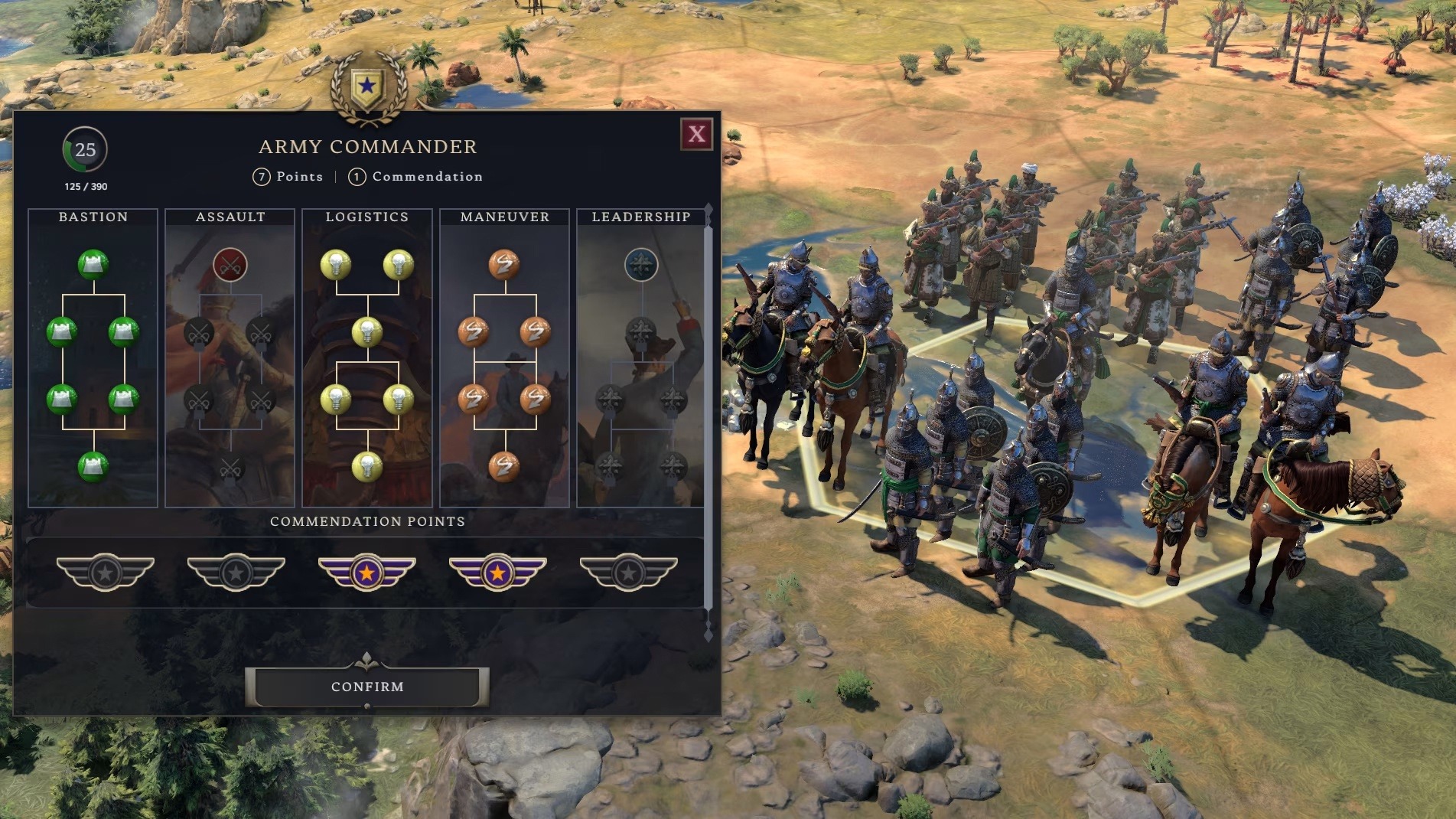This screenshot has height=819, width=1456.
Task: Choose the final Maneuver promotion node
Action: (504, 465)
